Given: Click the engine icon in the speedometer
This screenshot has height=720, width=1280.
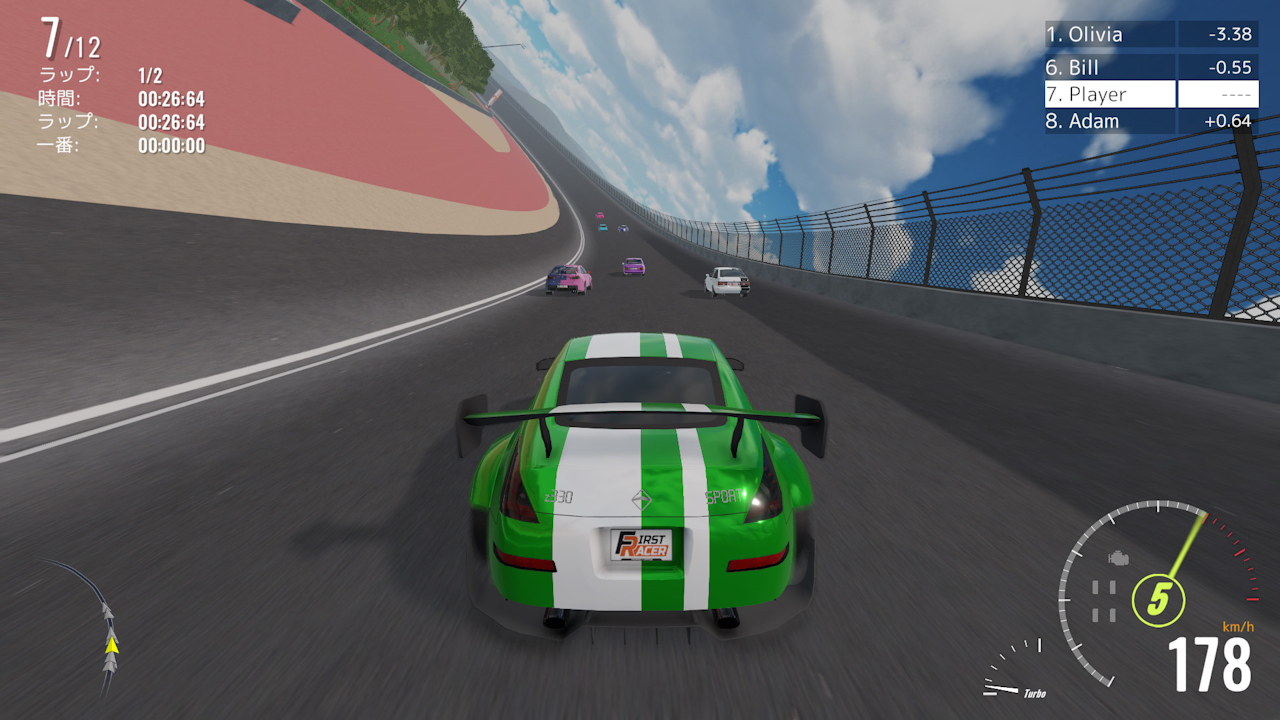Looking at the screenshot, I should (1119, 558).
